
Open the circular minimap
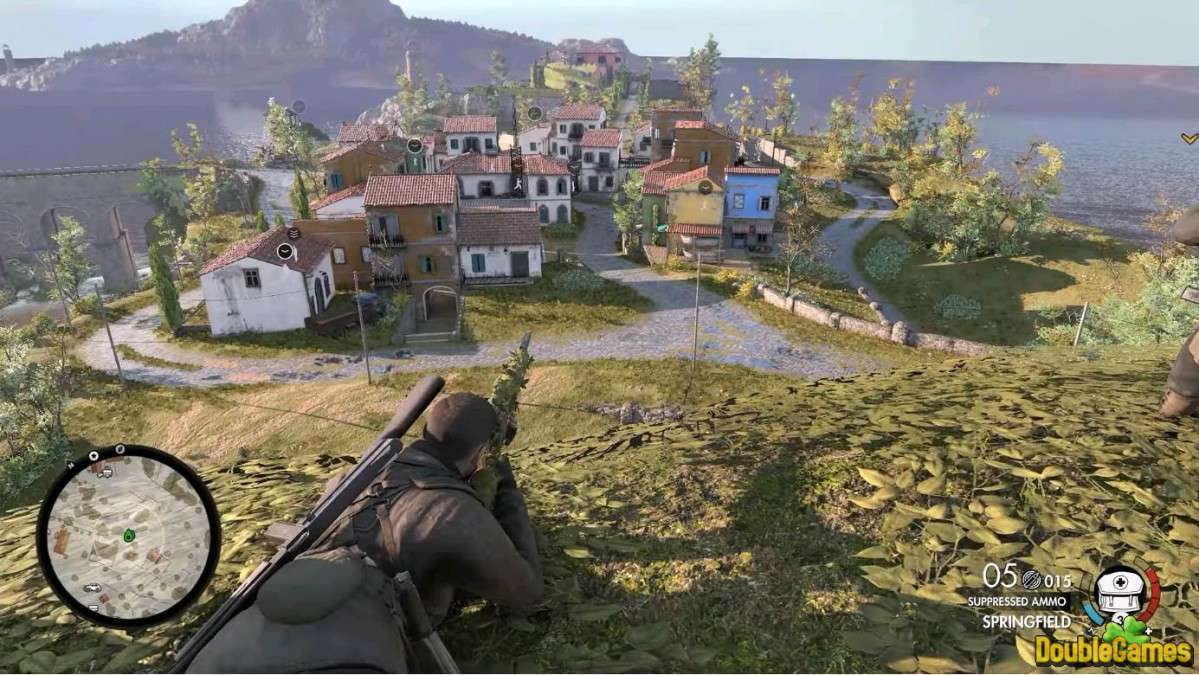pos(128,536)
